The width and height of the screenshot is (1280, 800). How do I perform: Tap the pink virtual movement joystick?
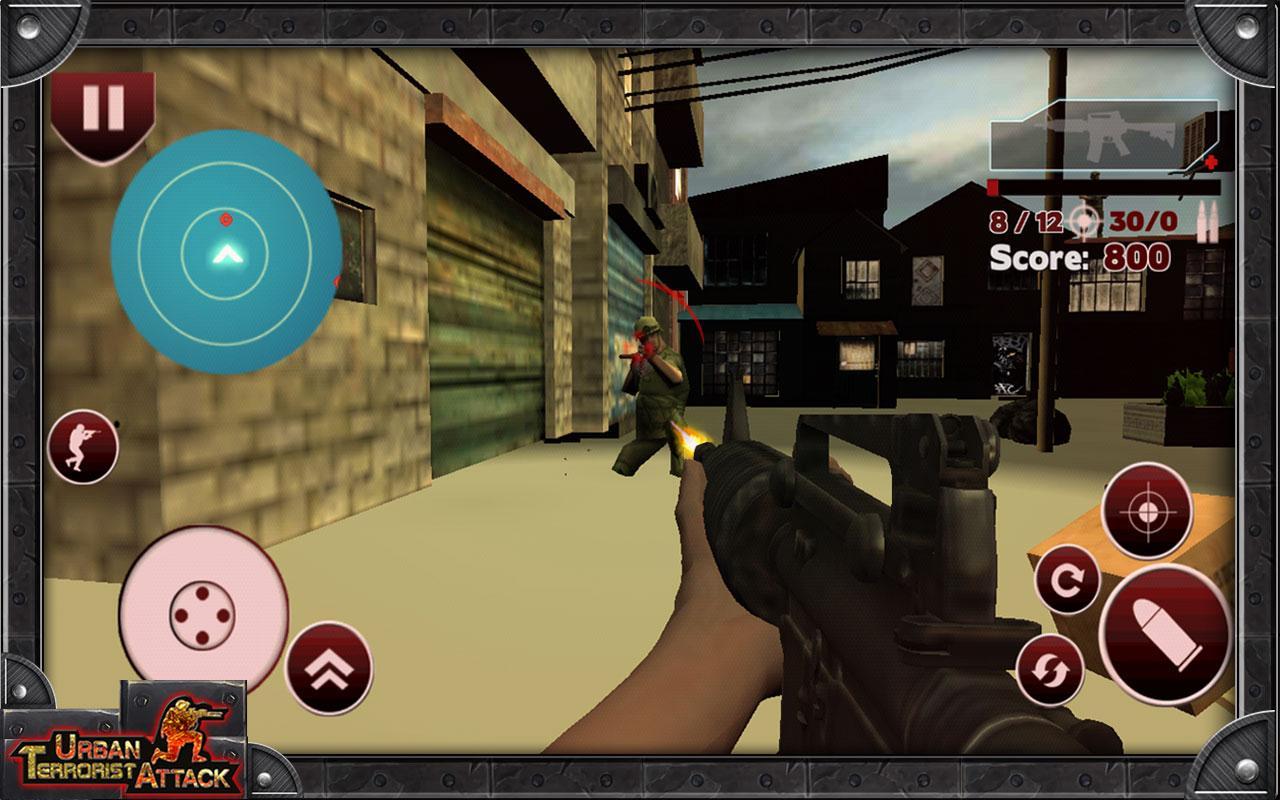pos(203,610)
